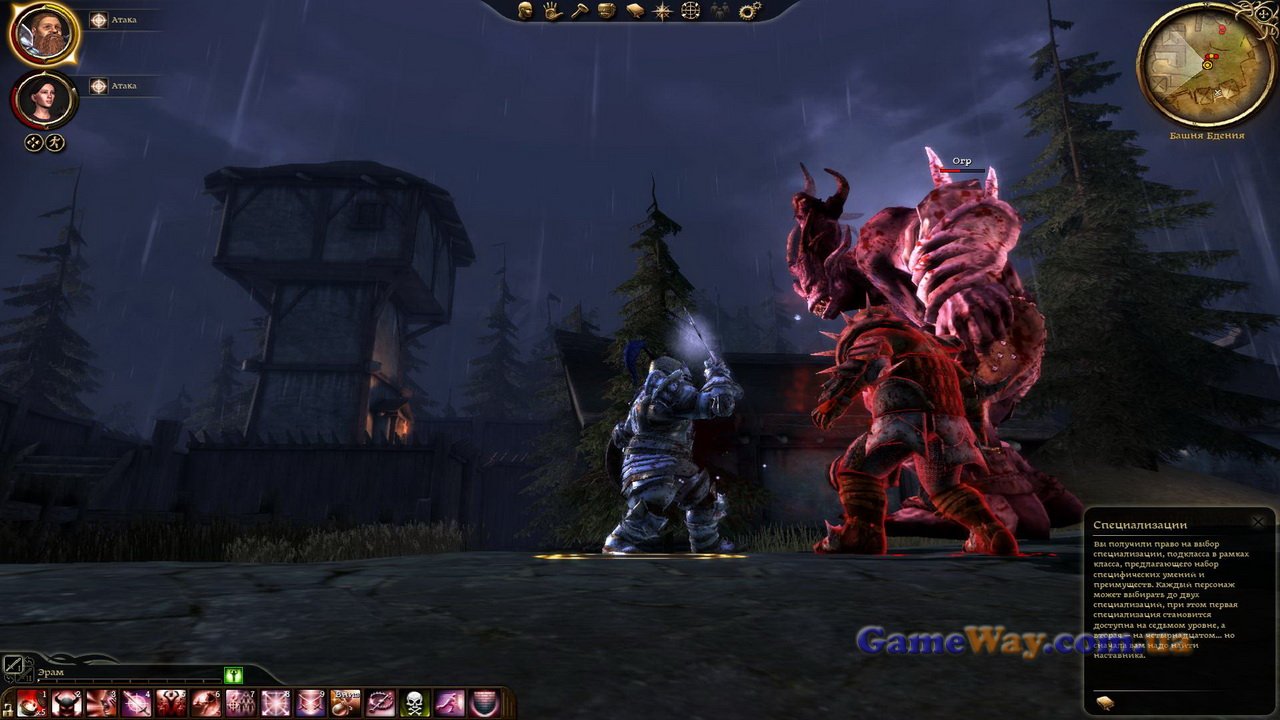
Task: Click the green level-up figure icon
Action: (234, 675)
